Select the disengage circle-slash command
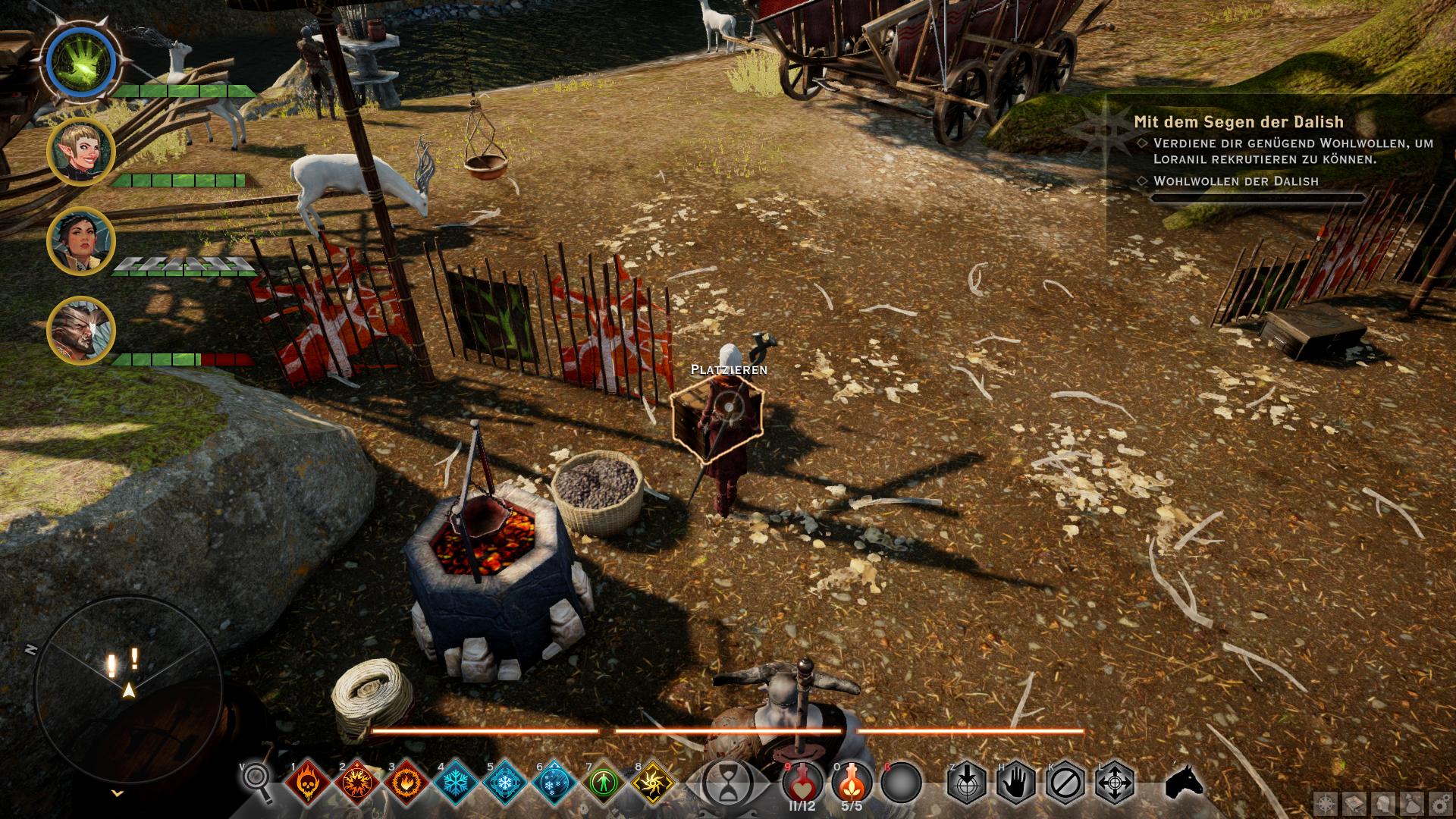 click(x=1065, y=782)
